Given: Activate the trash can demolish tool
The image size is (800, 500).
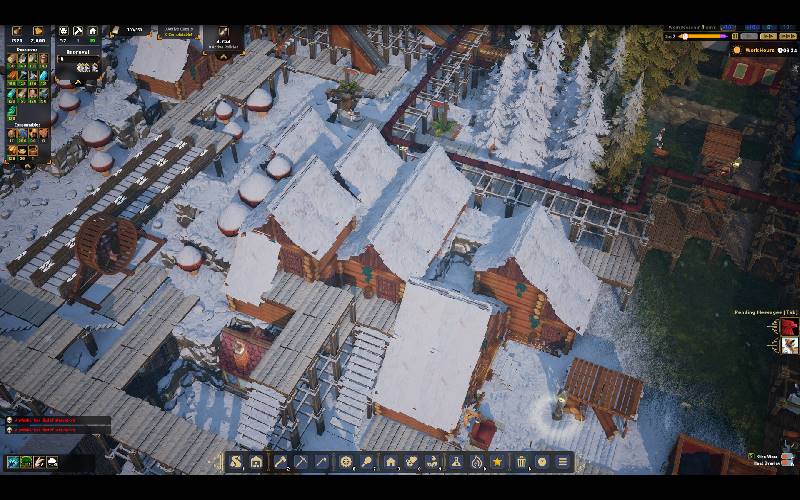Looking at the screenshot, I should point(521,462).
